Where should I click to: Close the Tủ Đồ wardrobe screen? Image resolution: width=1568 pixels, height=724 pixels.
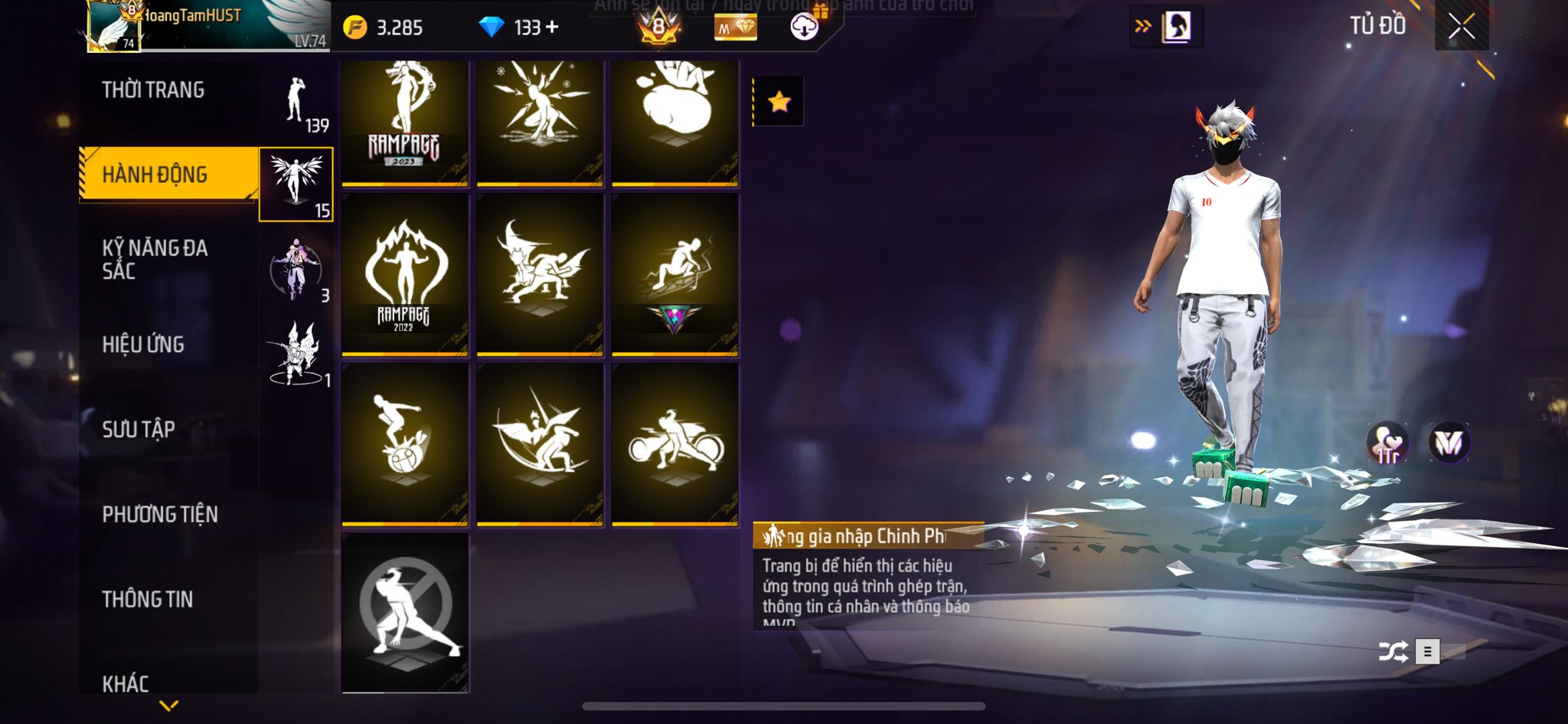pyautogui.click(x=1461, y=28)
